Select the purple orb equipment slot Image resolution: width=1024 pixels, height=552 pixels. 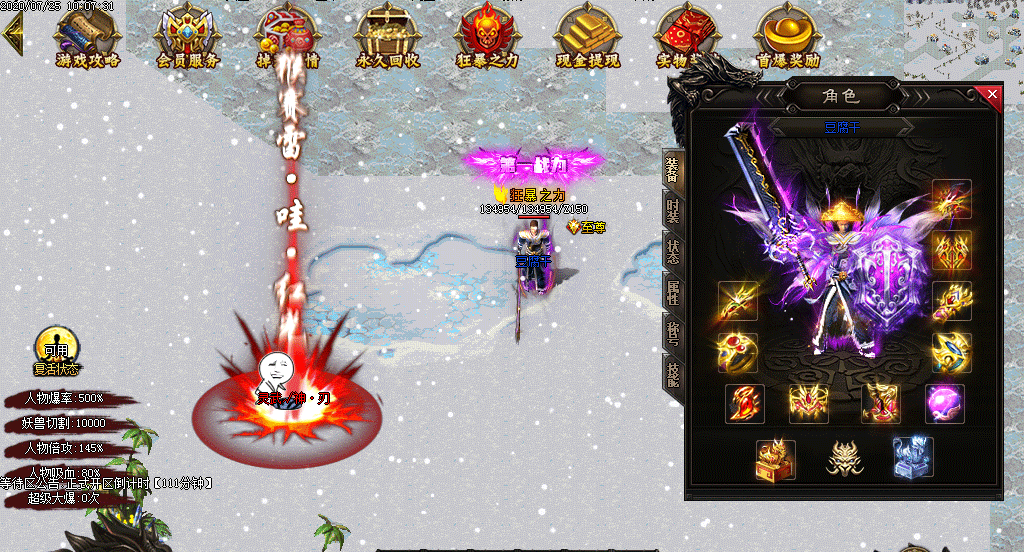[x=944, y=403]
